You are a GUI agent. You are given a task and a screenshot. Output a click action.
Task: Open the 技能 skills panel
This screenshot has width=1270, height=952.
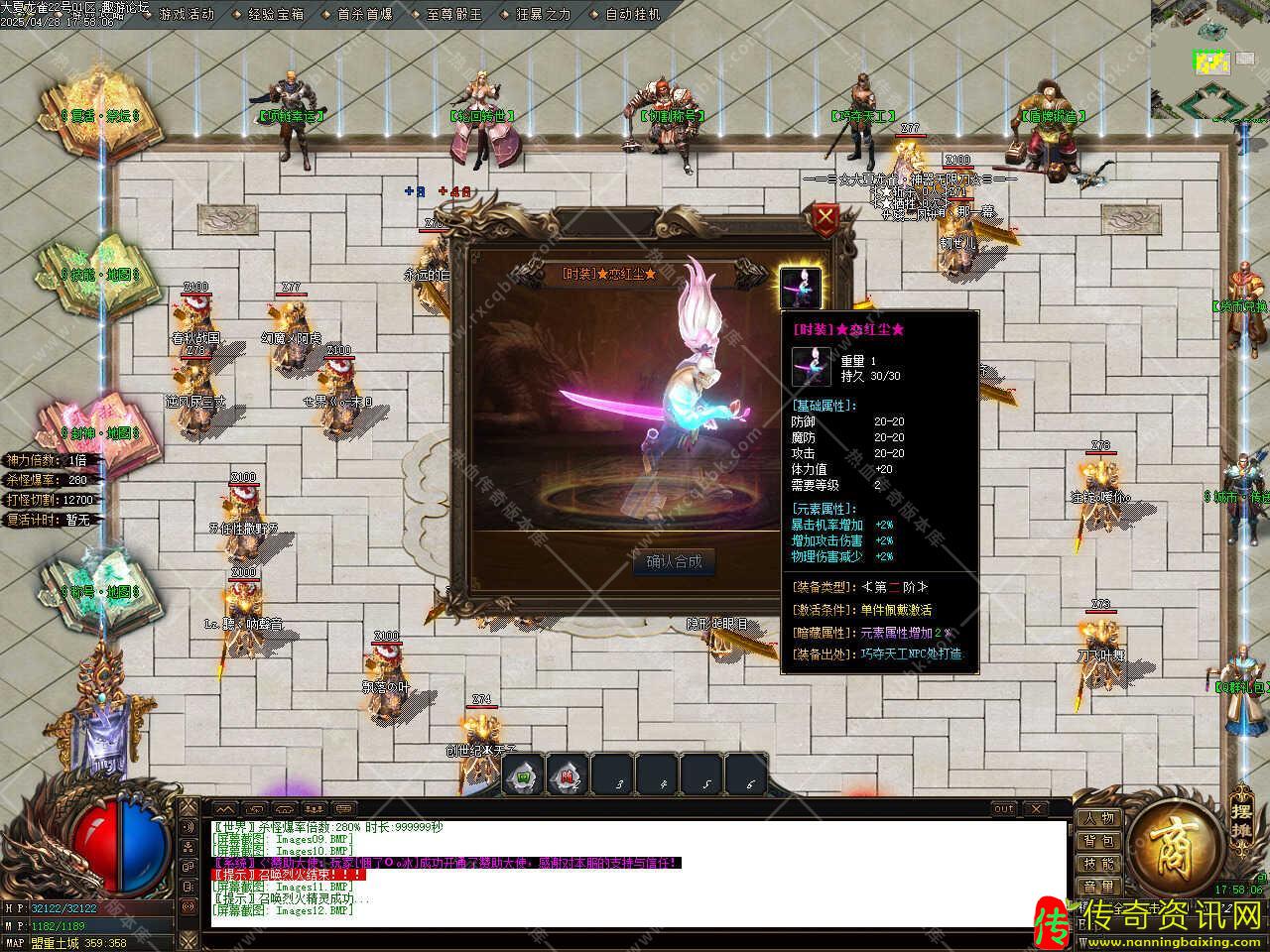point(1098,864)
